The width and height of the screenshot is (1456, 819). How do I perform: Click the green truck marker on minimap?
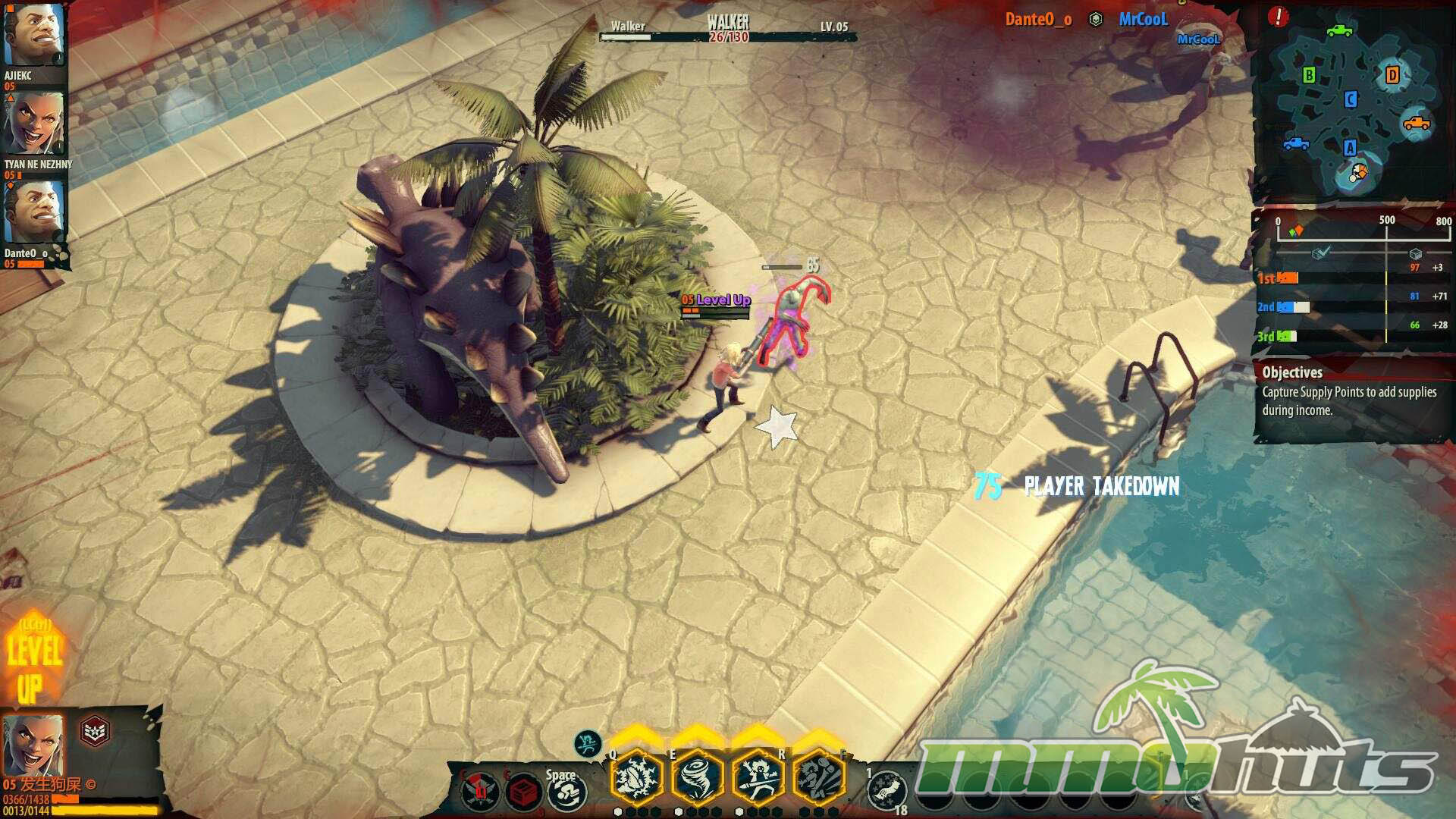tap(1339, 30)
